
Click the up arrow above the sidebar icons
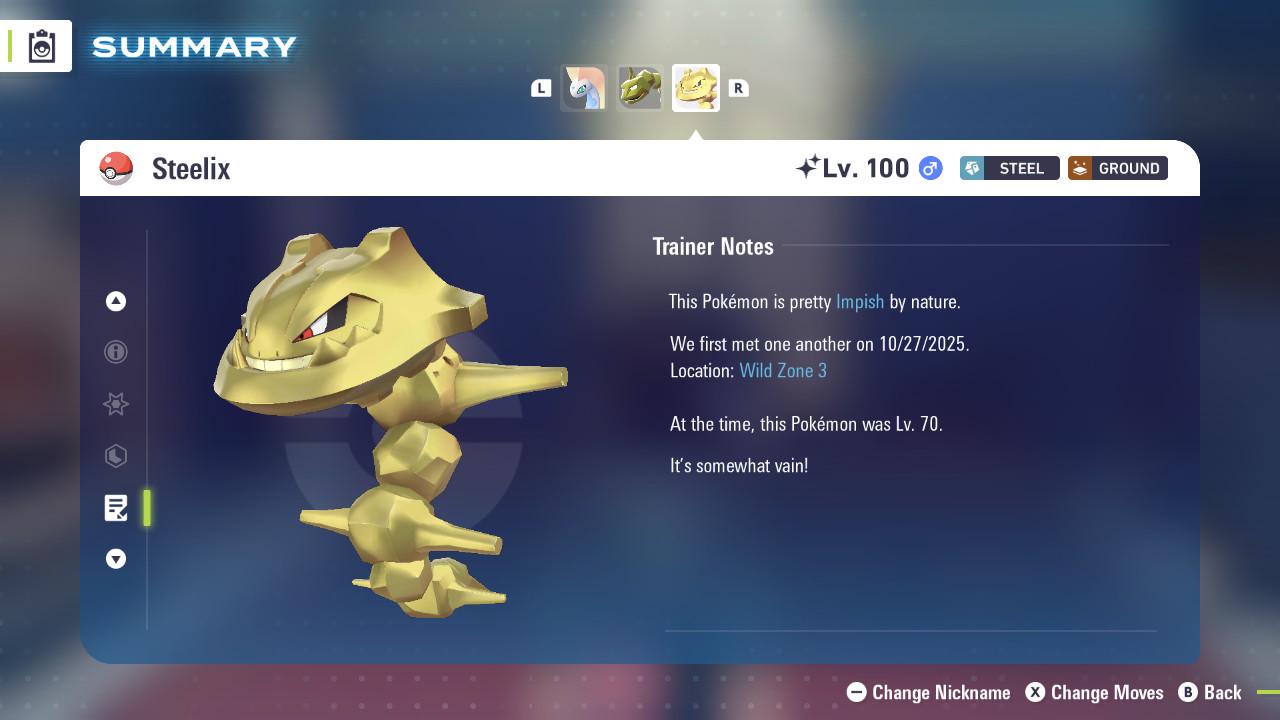pyautogui.click(x=116, y=300)
